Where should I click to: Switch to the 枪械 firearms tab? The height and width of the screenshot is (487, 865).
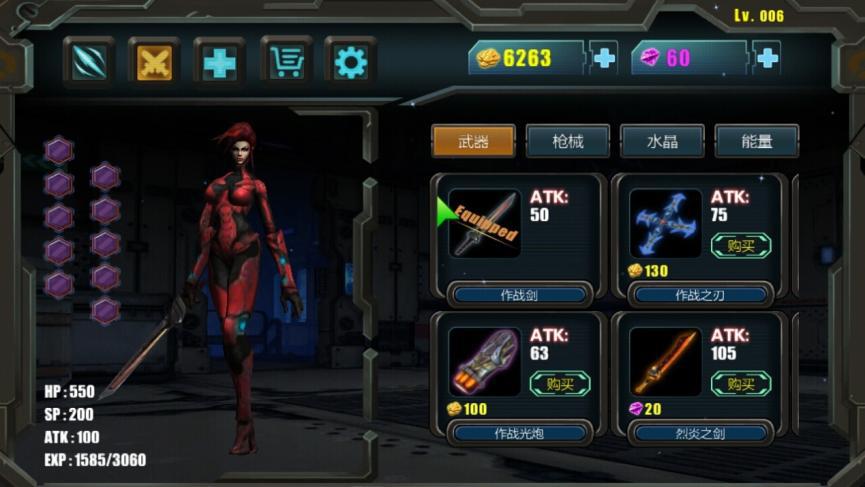pos(567,141)
